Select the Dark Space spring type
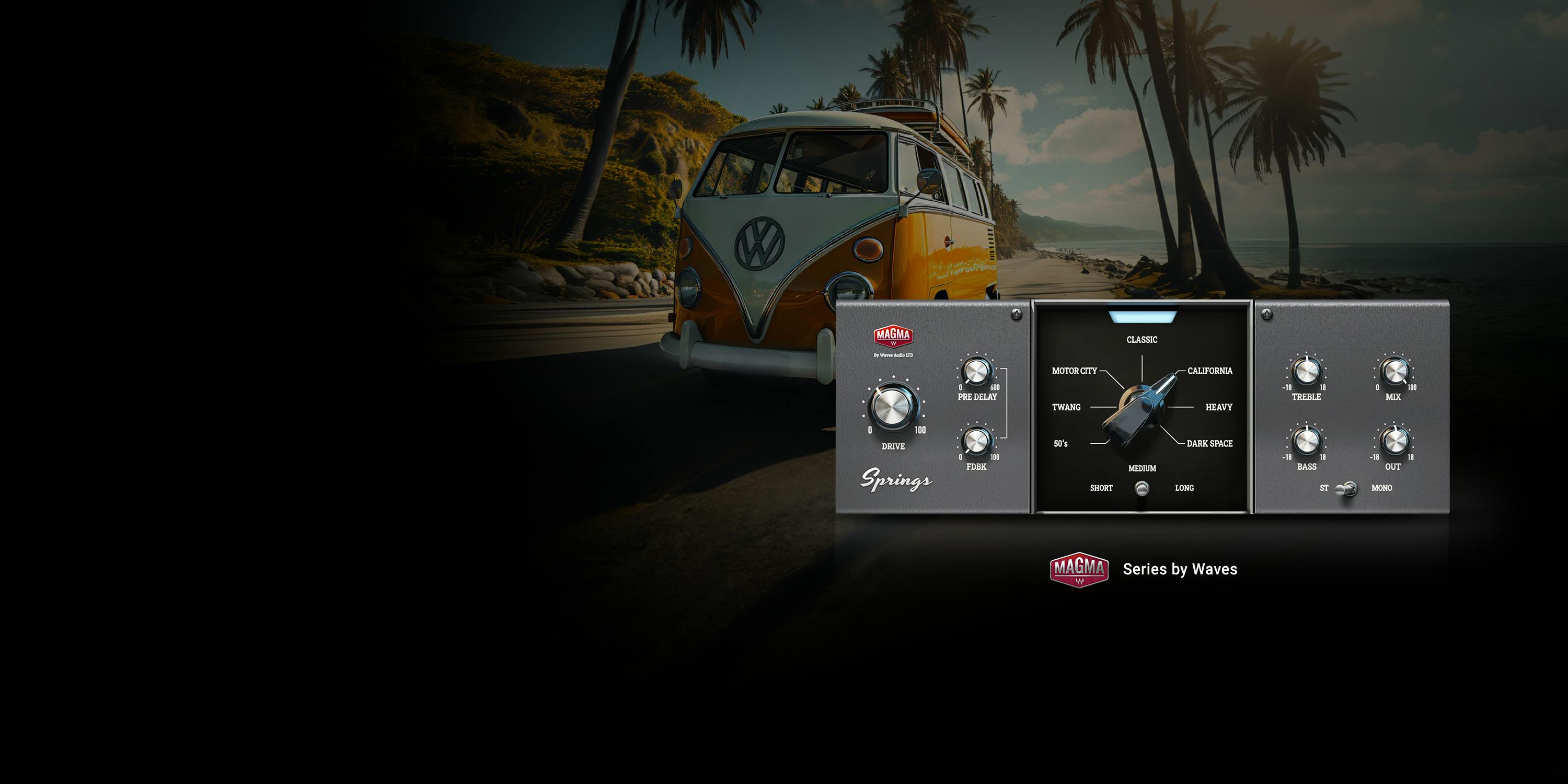The image size is (1568, 784). [1209, 444]
